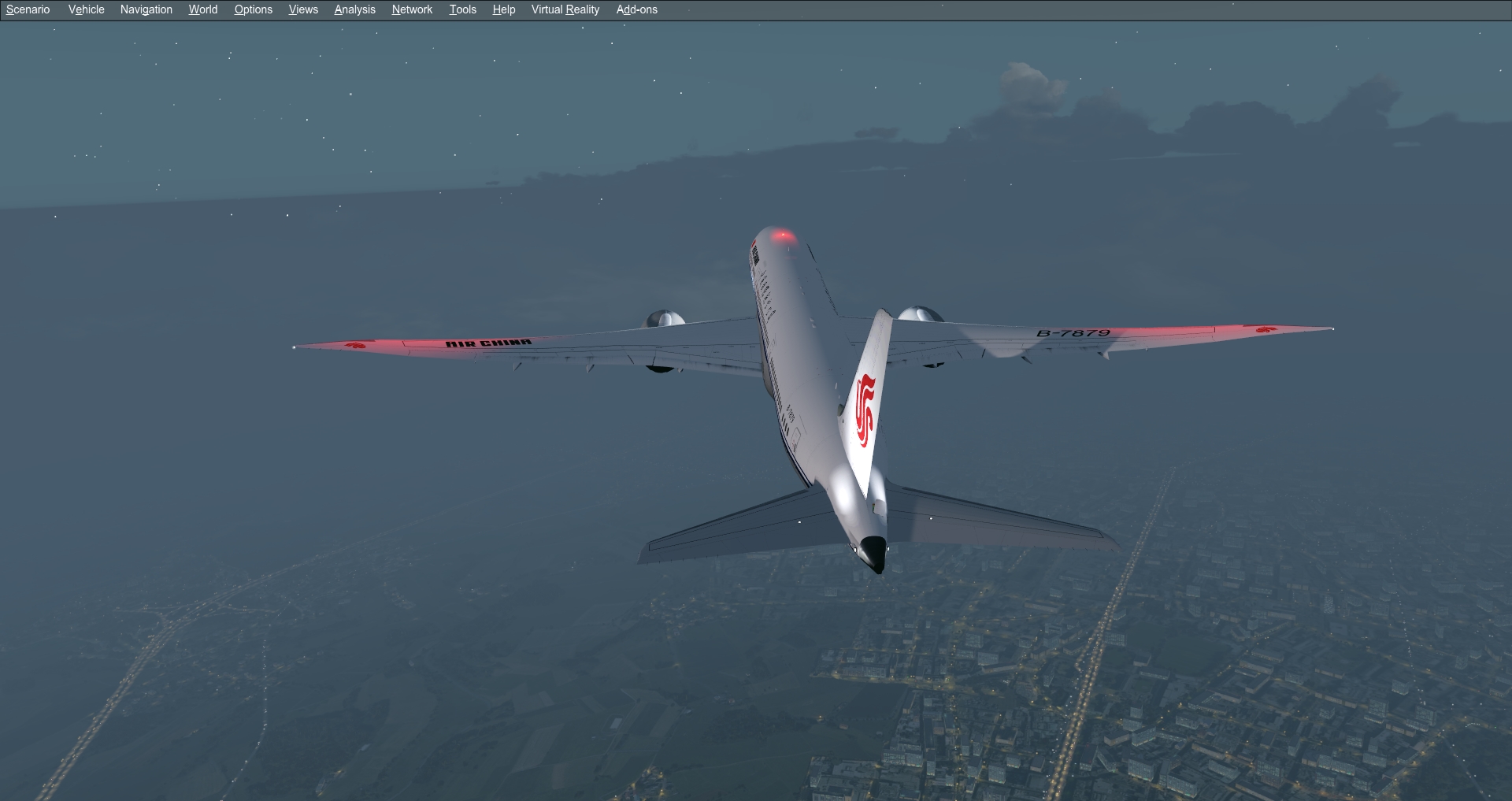
Task: Open the Virtual Reality menu
Action: pos(564,9)
